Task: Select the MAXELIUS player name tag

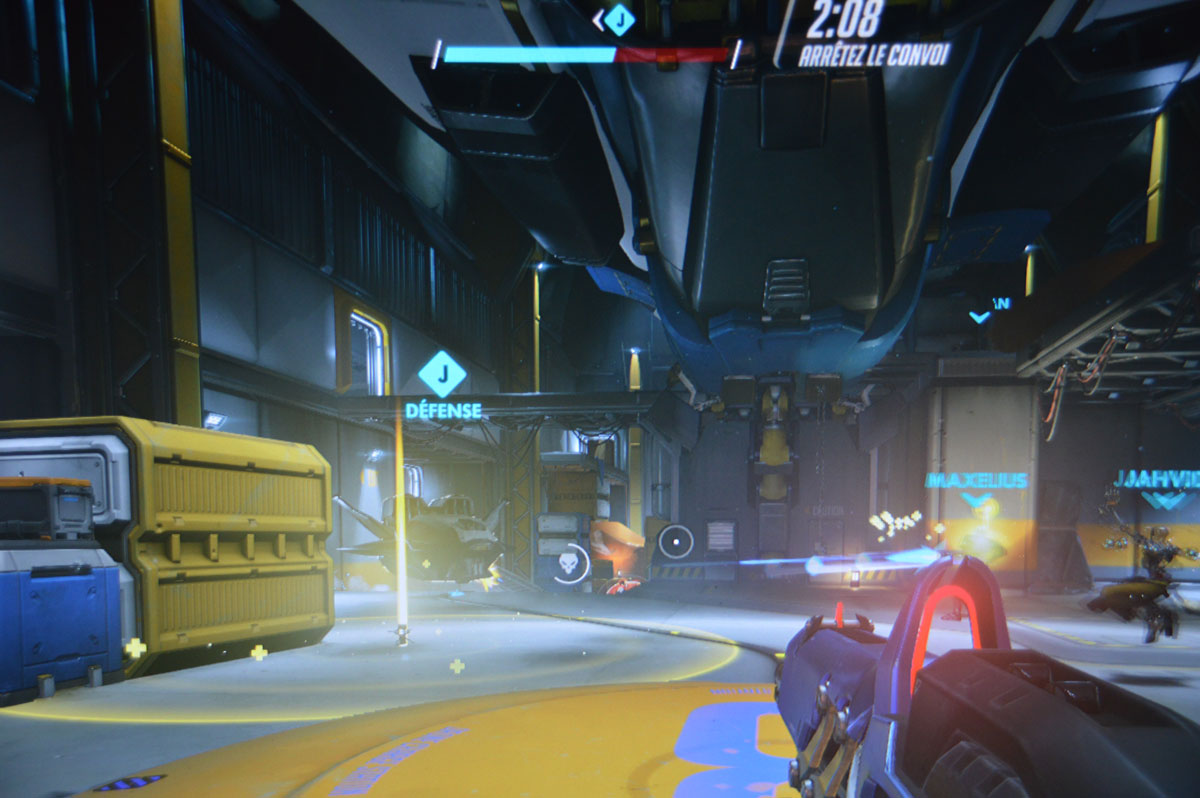Action: (x=976, y=481)
